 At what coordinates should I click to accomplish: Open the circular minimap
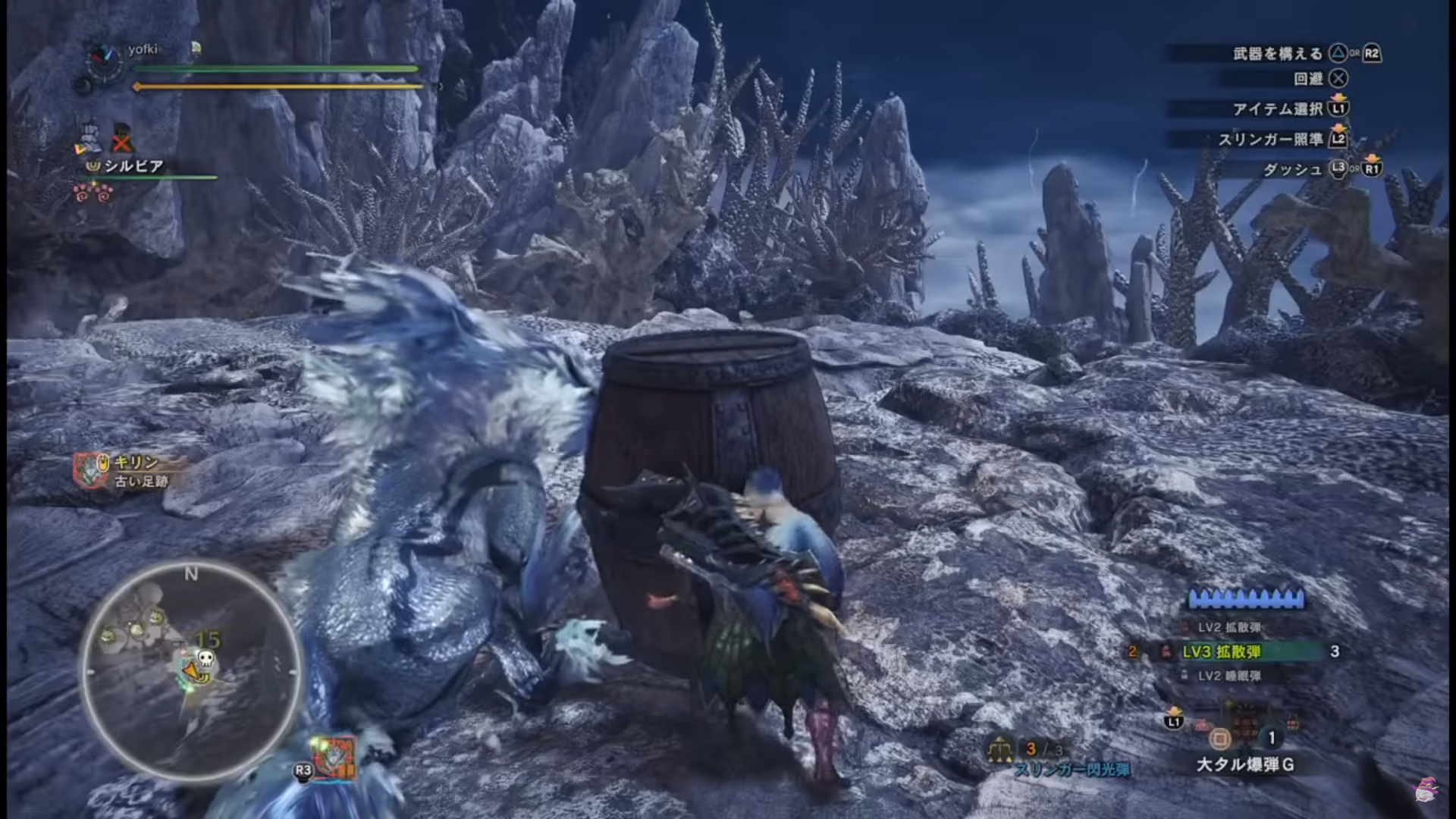tap(191, 672)
